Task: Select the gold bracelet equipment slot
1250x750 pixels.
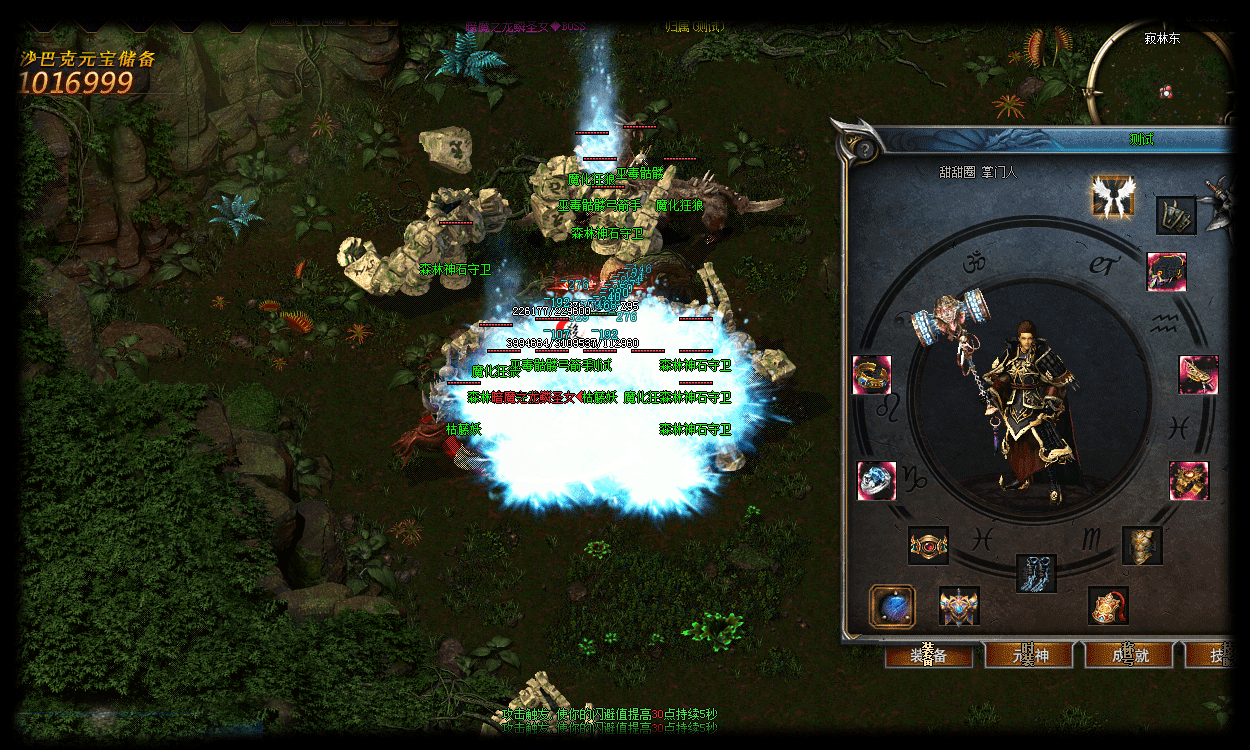Action: [872, 375]
